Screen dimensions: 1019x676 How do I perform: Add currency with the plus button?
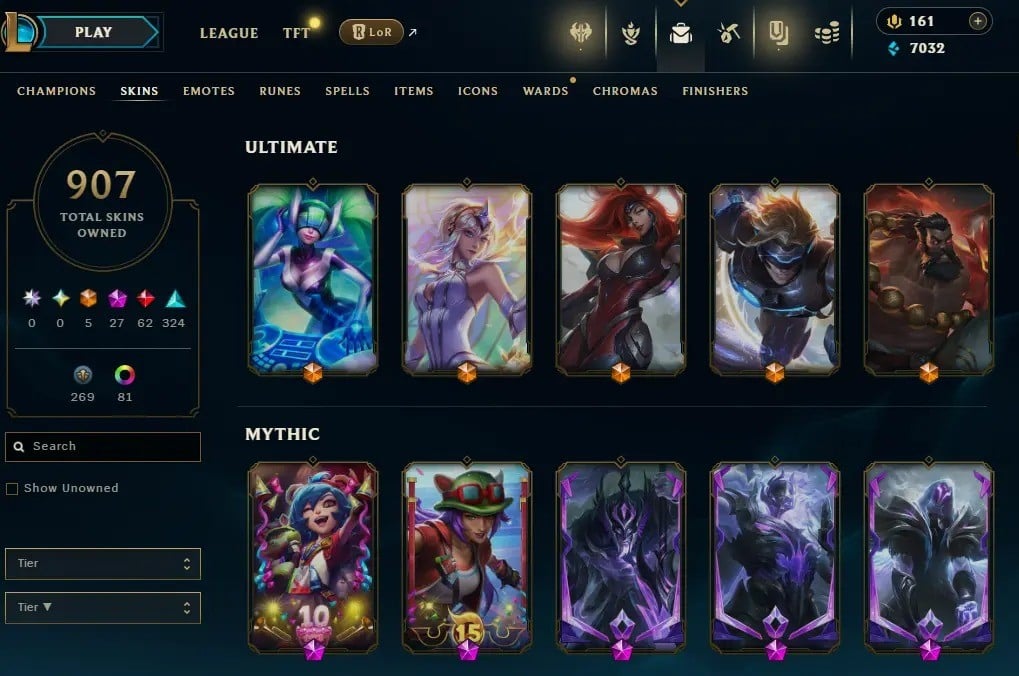pos(978,21)
